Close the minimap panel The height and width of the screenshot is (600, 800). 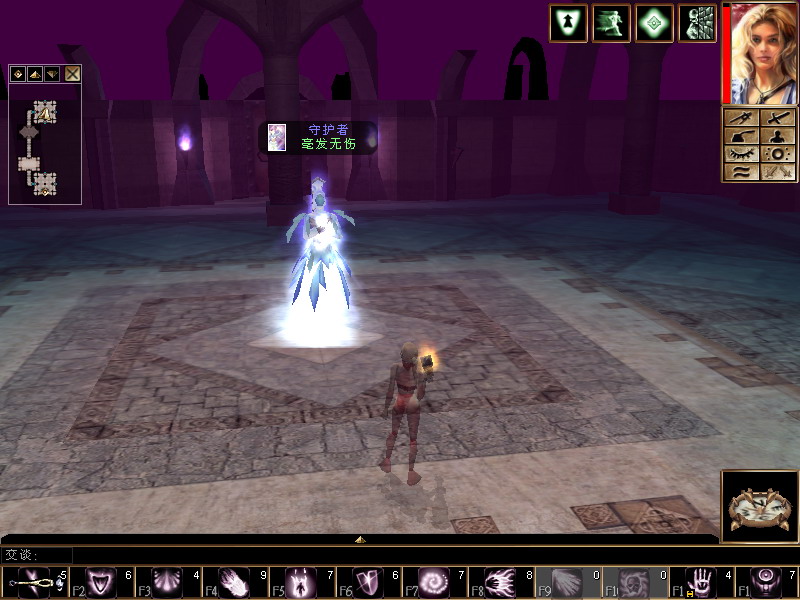(x=73, y=74)
